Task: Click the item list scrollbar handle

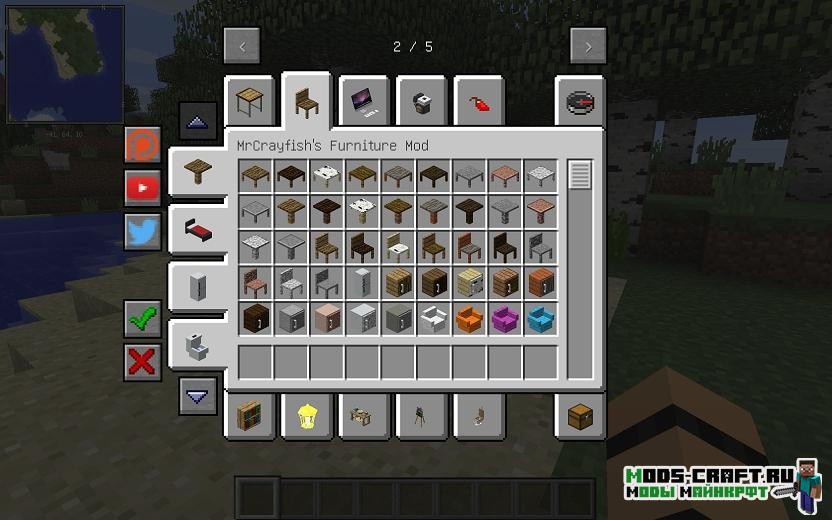Action: click(580, 175)
